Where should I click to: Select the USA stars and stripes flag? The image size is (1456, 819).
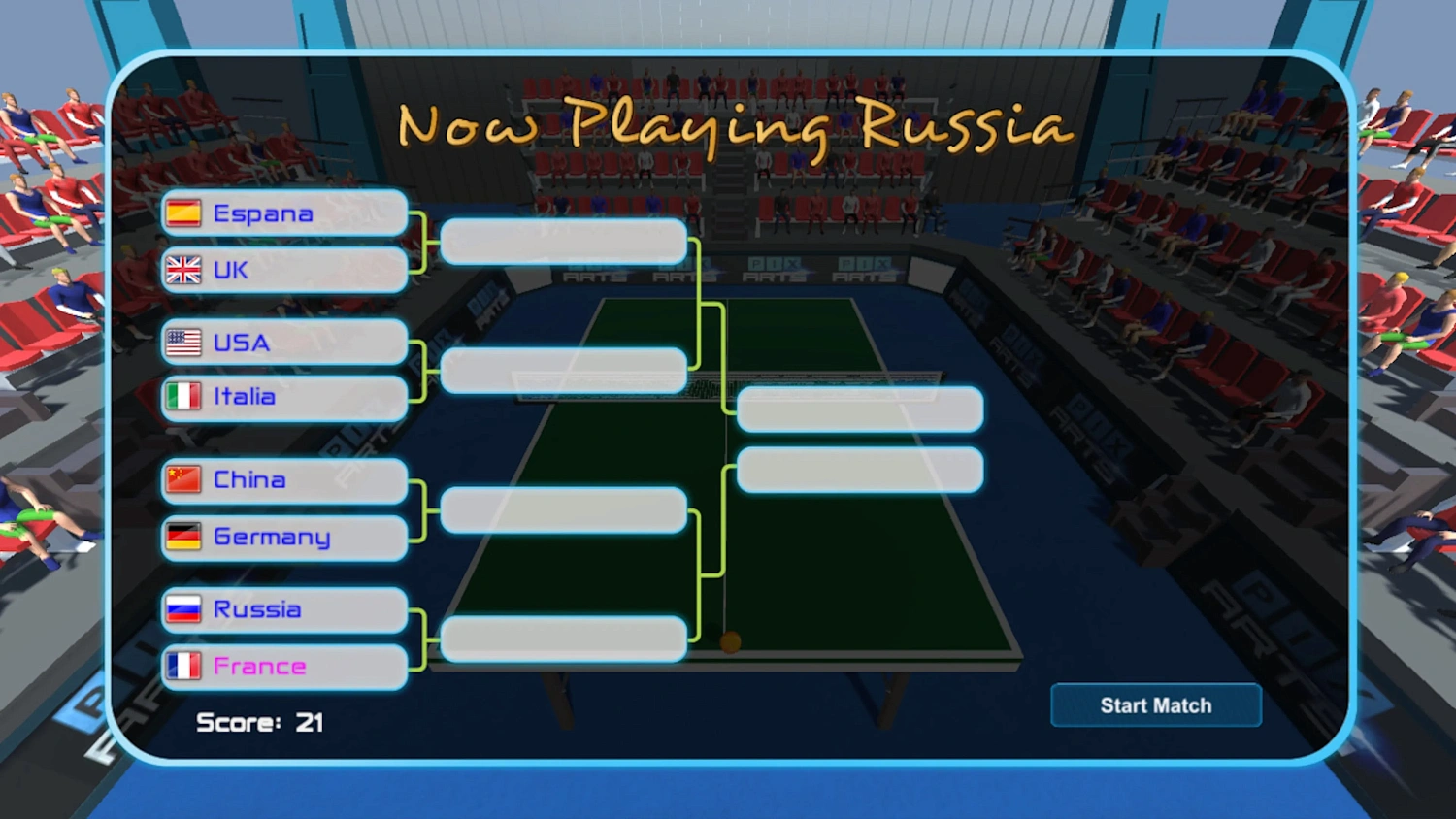(183, 342)
